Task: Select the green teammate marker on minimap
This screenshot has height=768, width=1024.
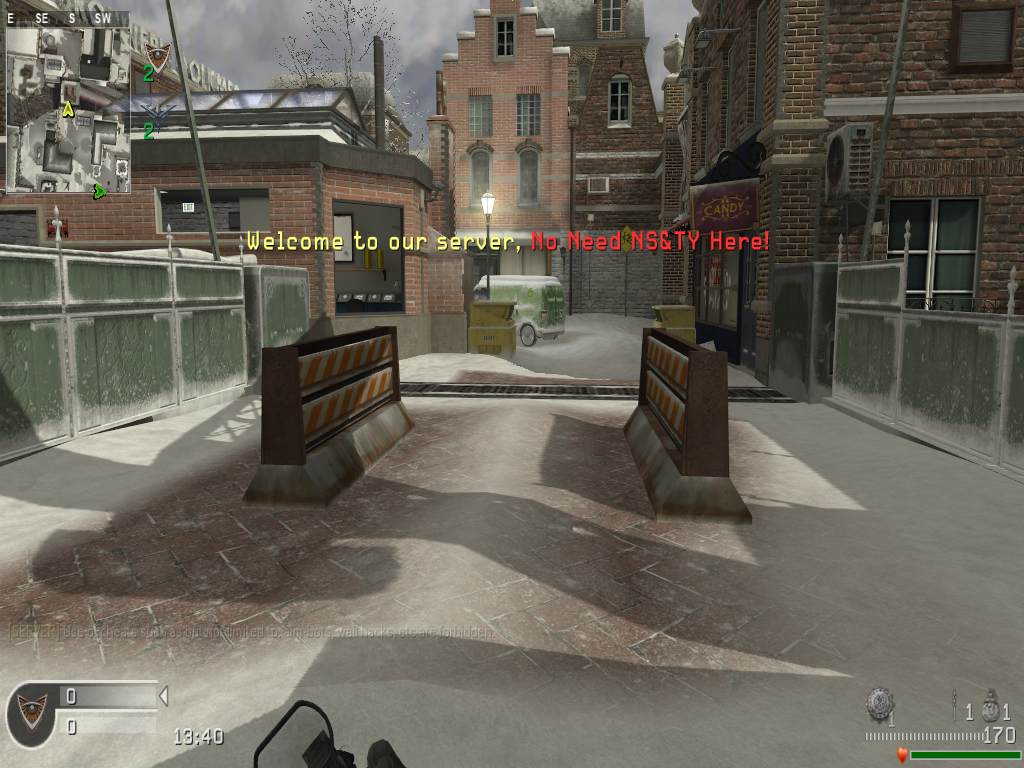Action: point(99,190)
